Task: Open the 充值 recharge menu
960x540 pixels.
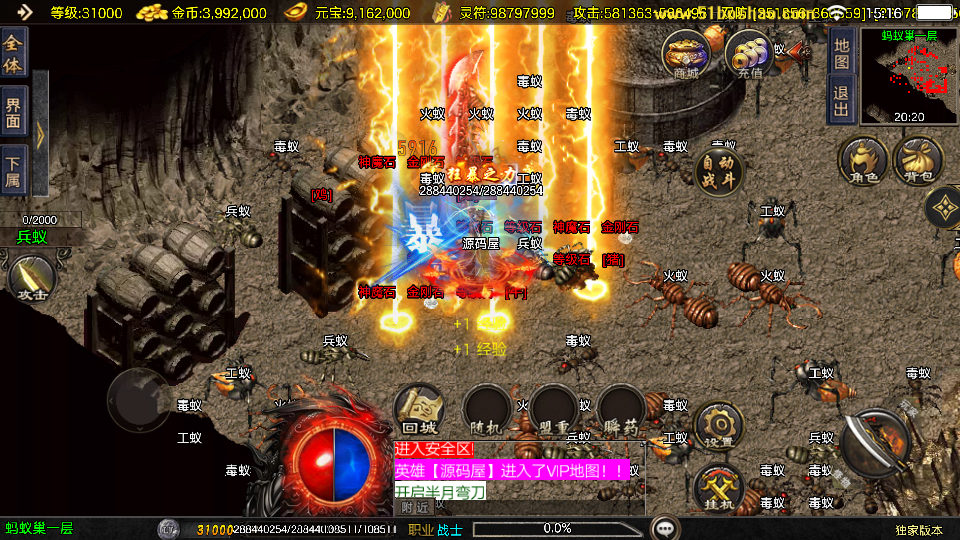Action: tap(749, 54)
